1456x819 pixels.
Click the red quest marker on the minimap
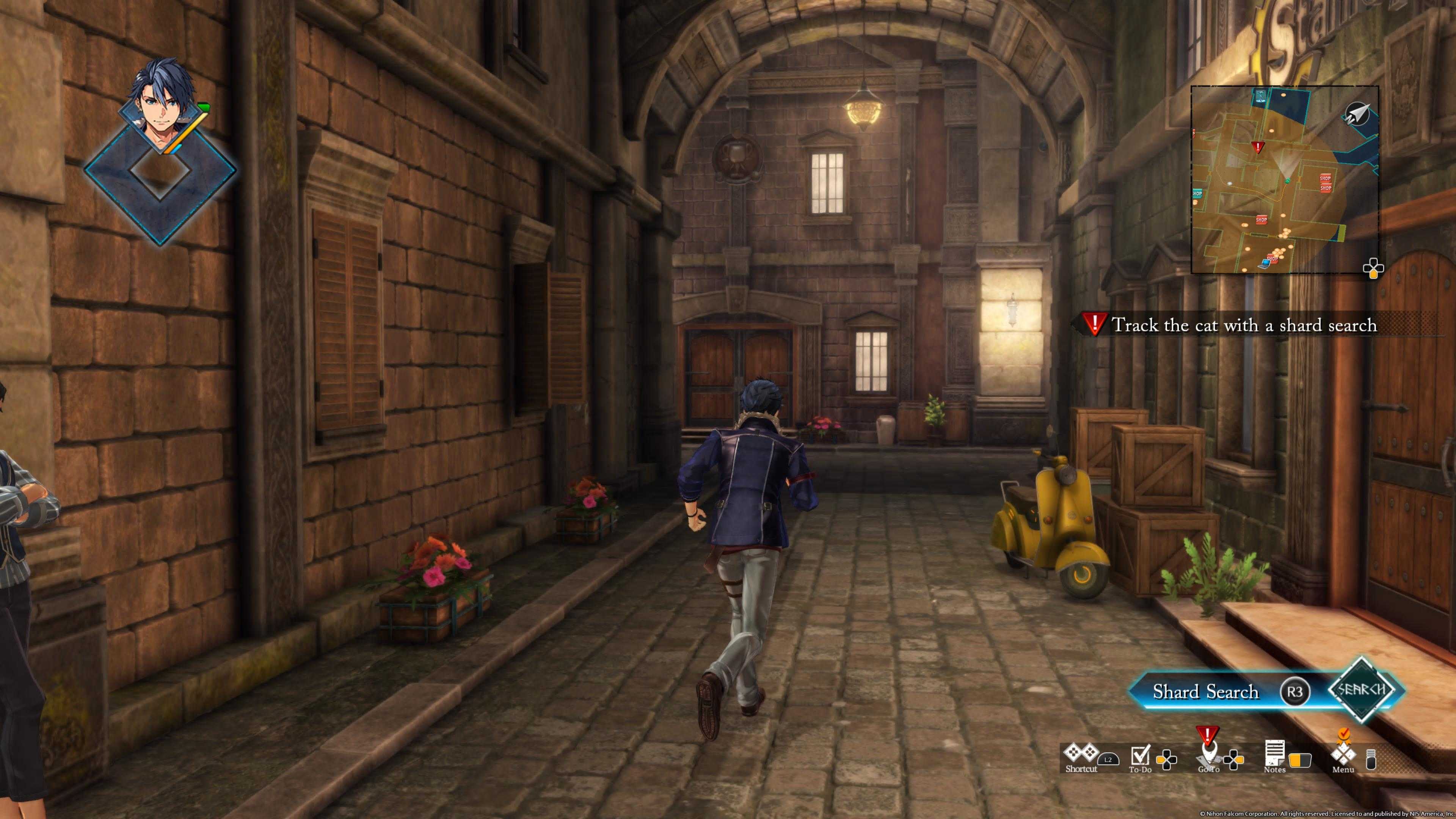coord(1258,147)
